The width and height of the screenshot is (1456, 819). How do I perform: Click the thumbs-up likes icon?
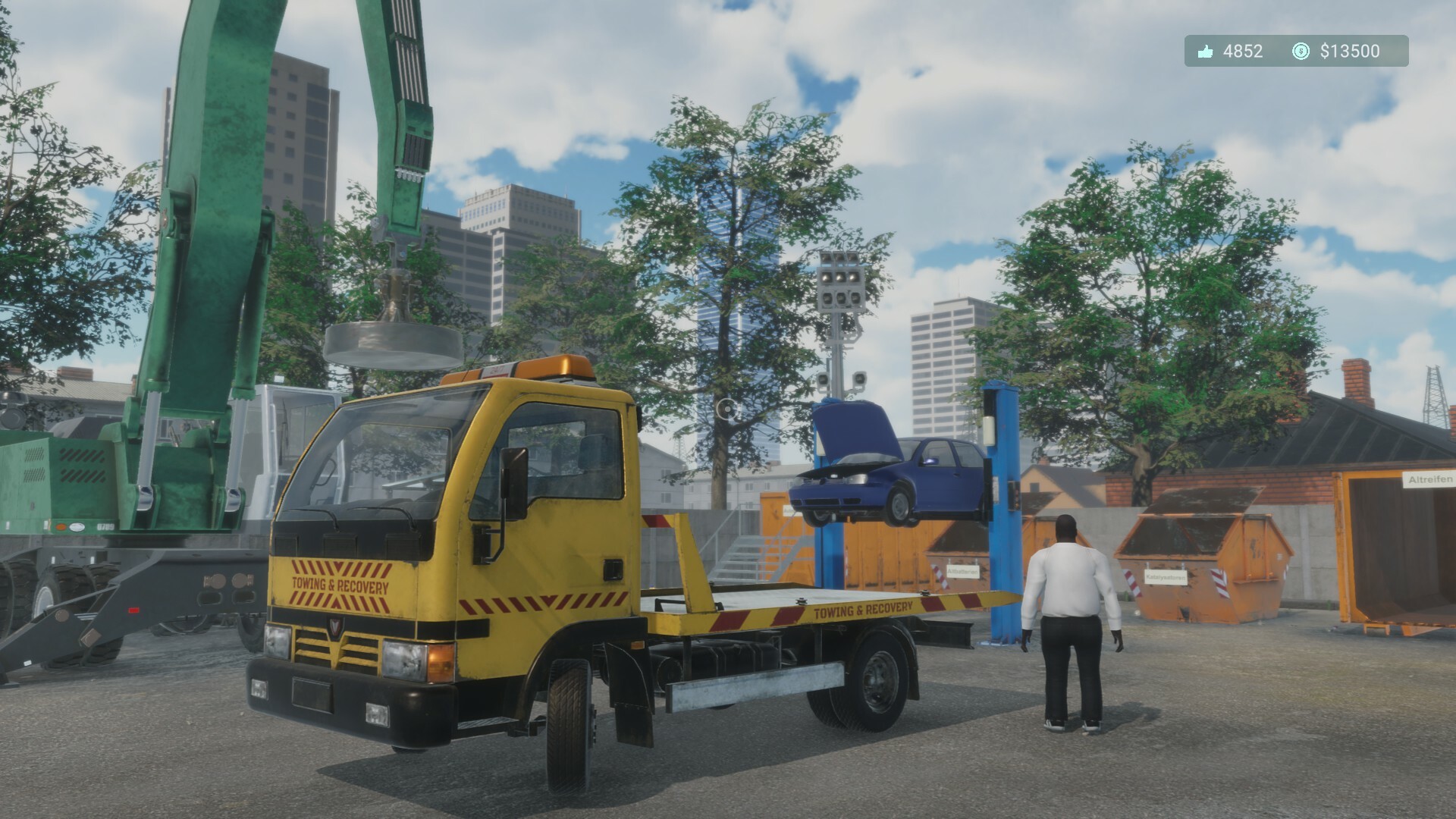tap(1205, 52)
